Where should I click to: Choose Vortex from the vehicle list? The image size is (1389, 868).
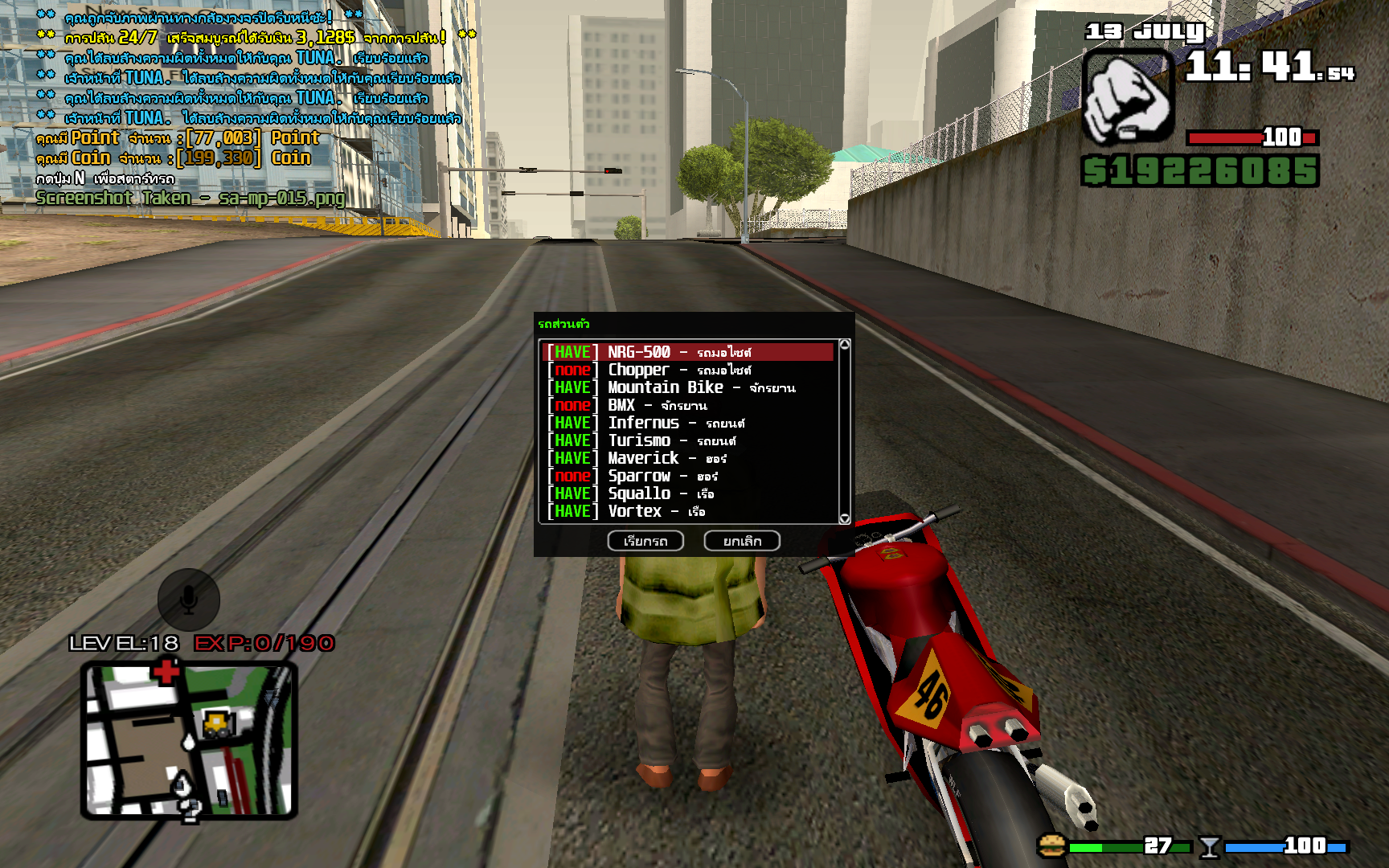[x=688, y=511]
